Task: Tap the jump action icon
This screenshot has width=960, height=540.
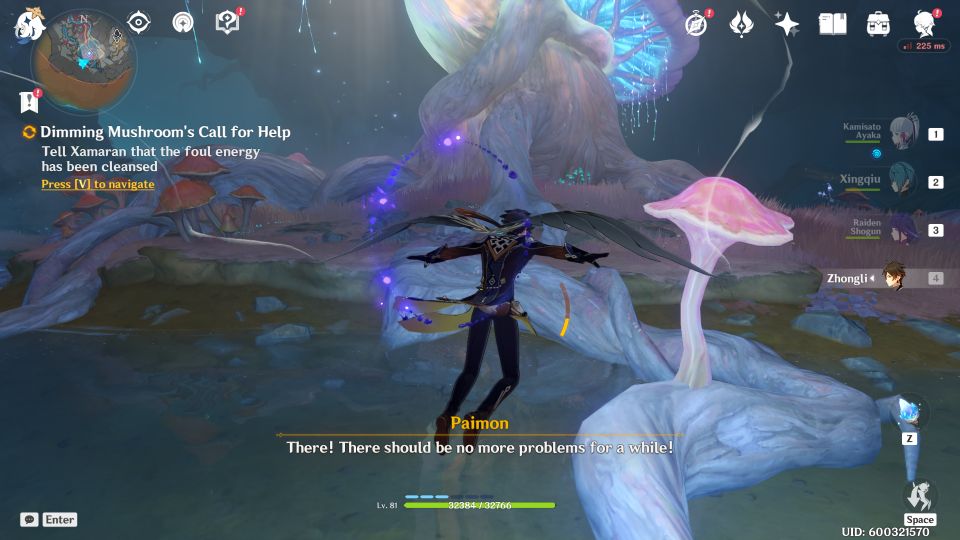Action: [919, 496]
